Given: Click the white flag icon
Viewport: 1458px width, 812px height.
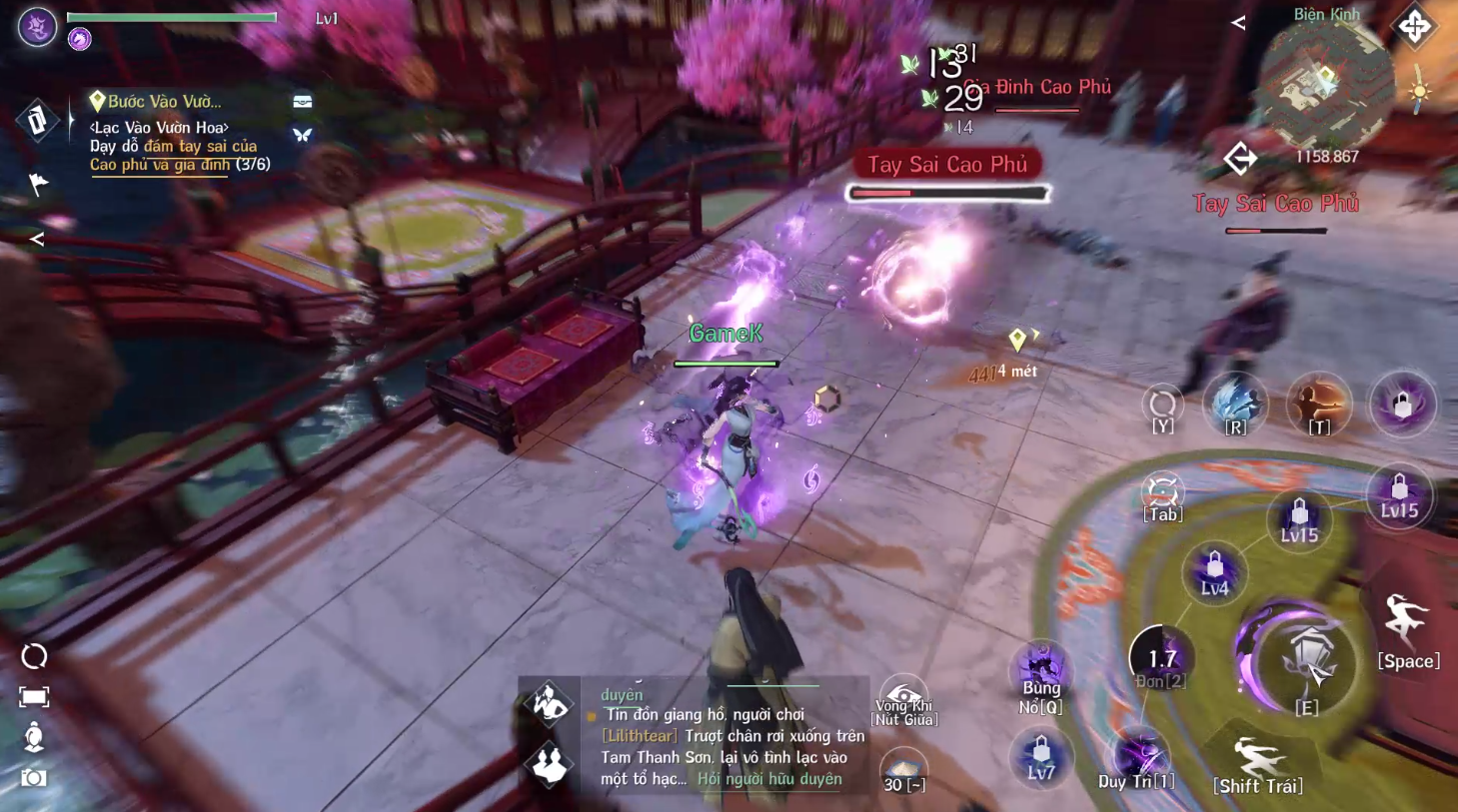Looking at the screenshot, I should (x=38, y=184).
